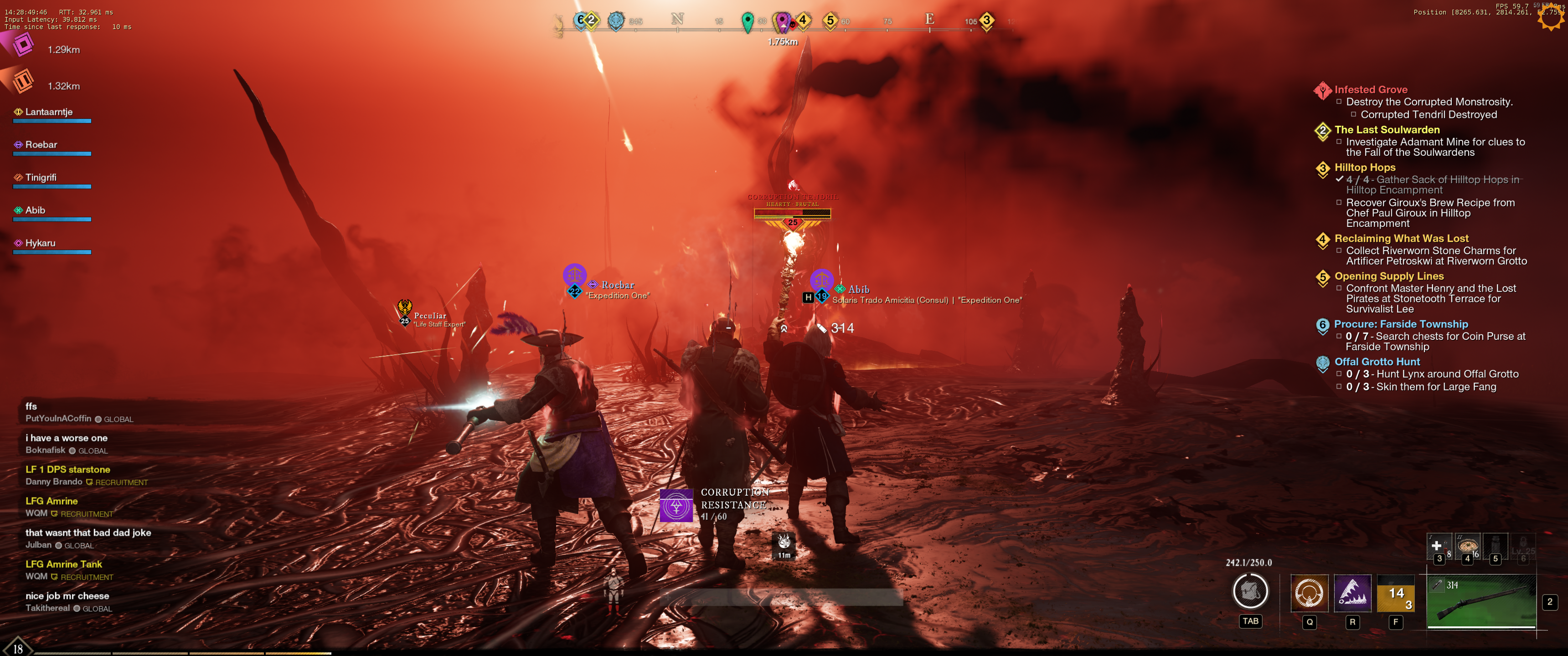1568x656 pixels.
Task: Select group member Tinigrifi
Action: tap(41, 178)
